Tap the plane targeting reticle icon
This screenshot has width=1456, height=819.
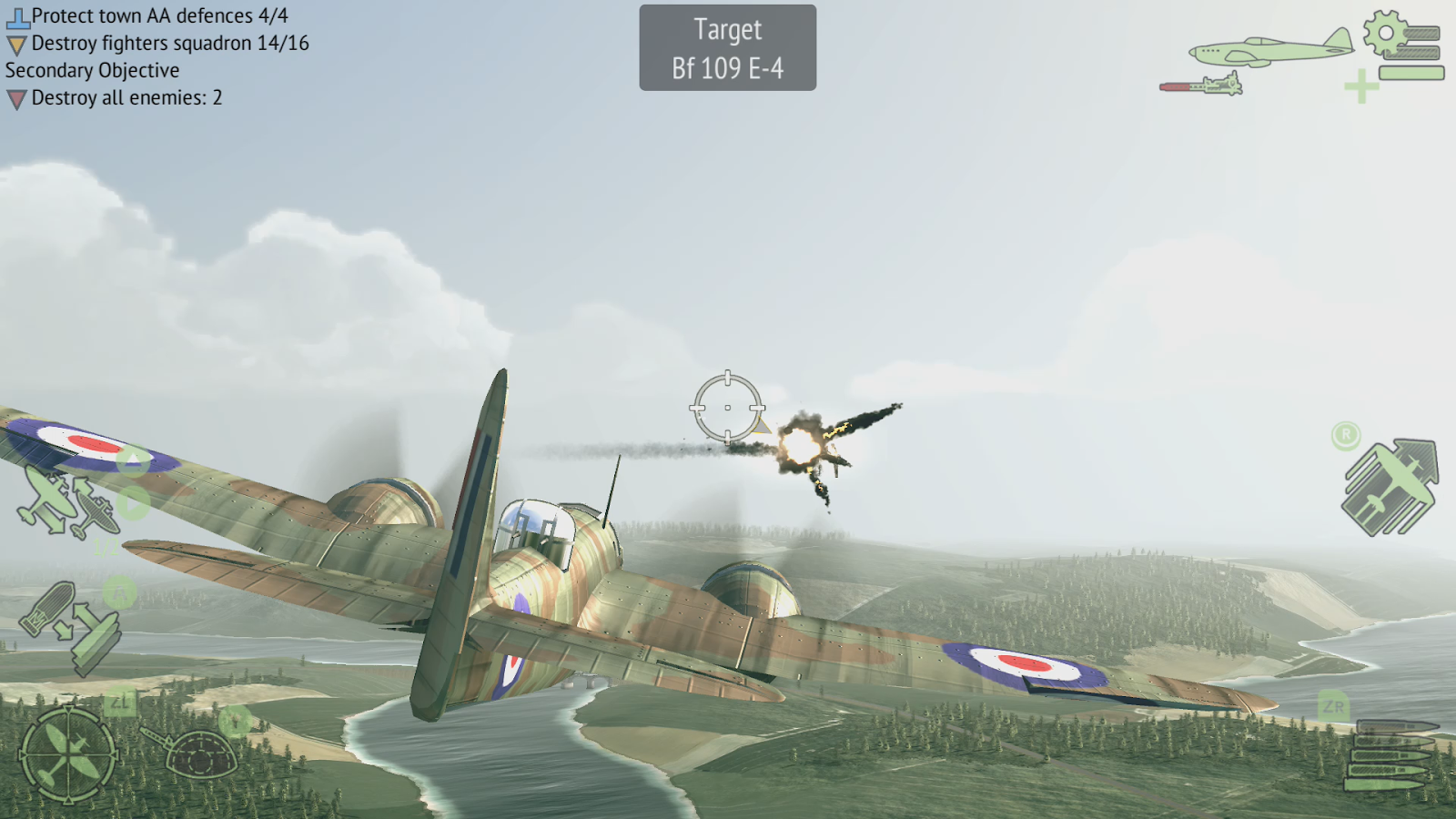(x=68, y=753)
